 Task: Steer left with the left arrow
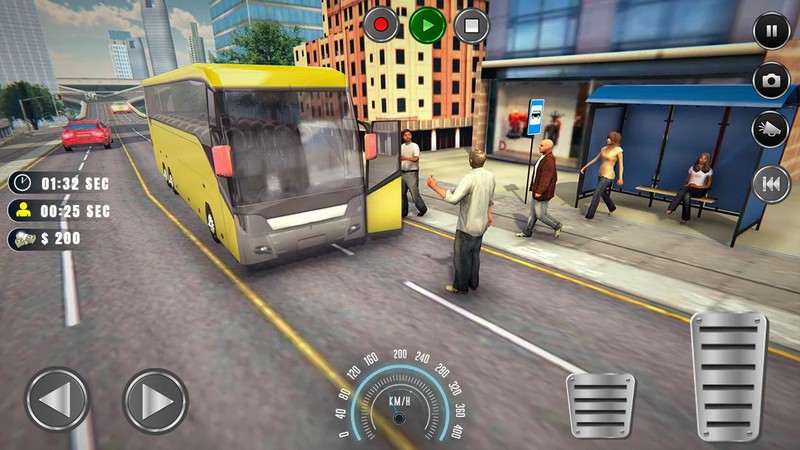click(57, 400)
